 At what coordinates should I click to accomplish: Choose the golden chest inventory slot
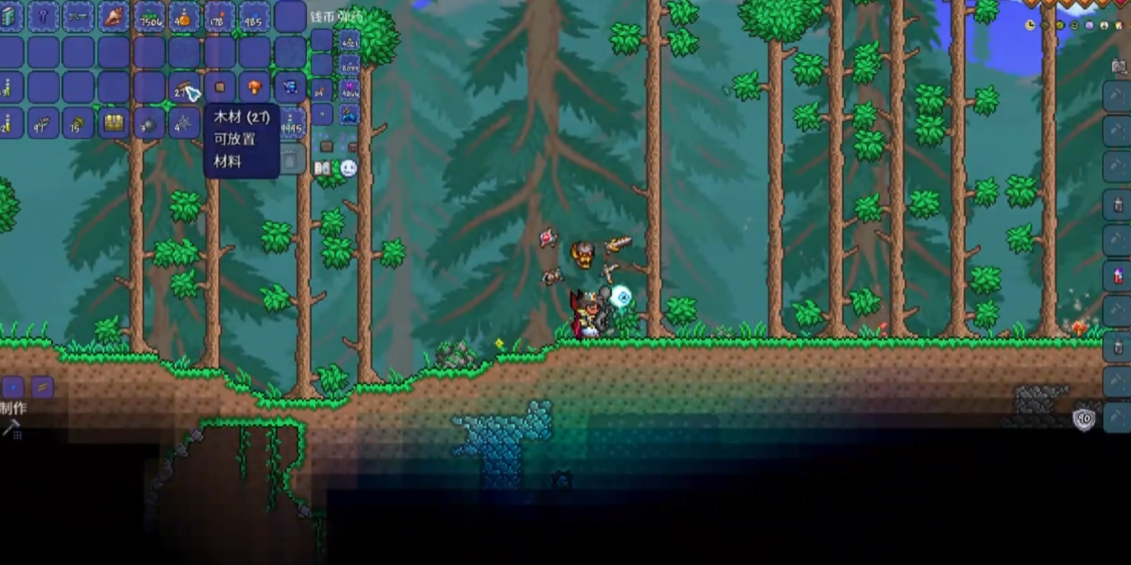114,123
